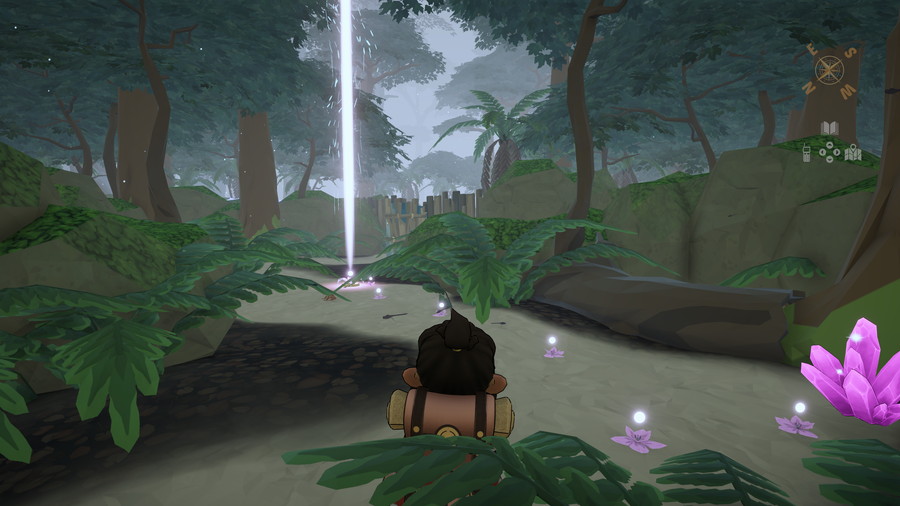900x506 pixels.
Task: Select the walkie-talkie icon
Action: (x=806, y=153)
